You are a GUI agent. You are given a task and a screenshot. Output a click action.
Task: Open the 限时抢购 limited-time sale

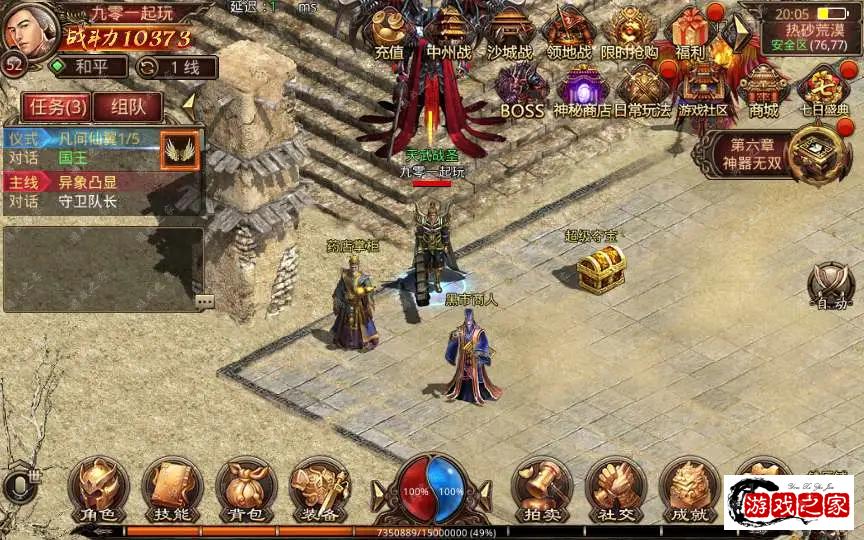(631, 32)
